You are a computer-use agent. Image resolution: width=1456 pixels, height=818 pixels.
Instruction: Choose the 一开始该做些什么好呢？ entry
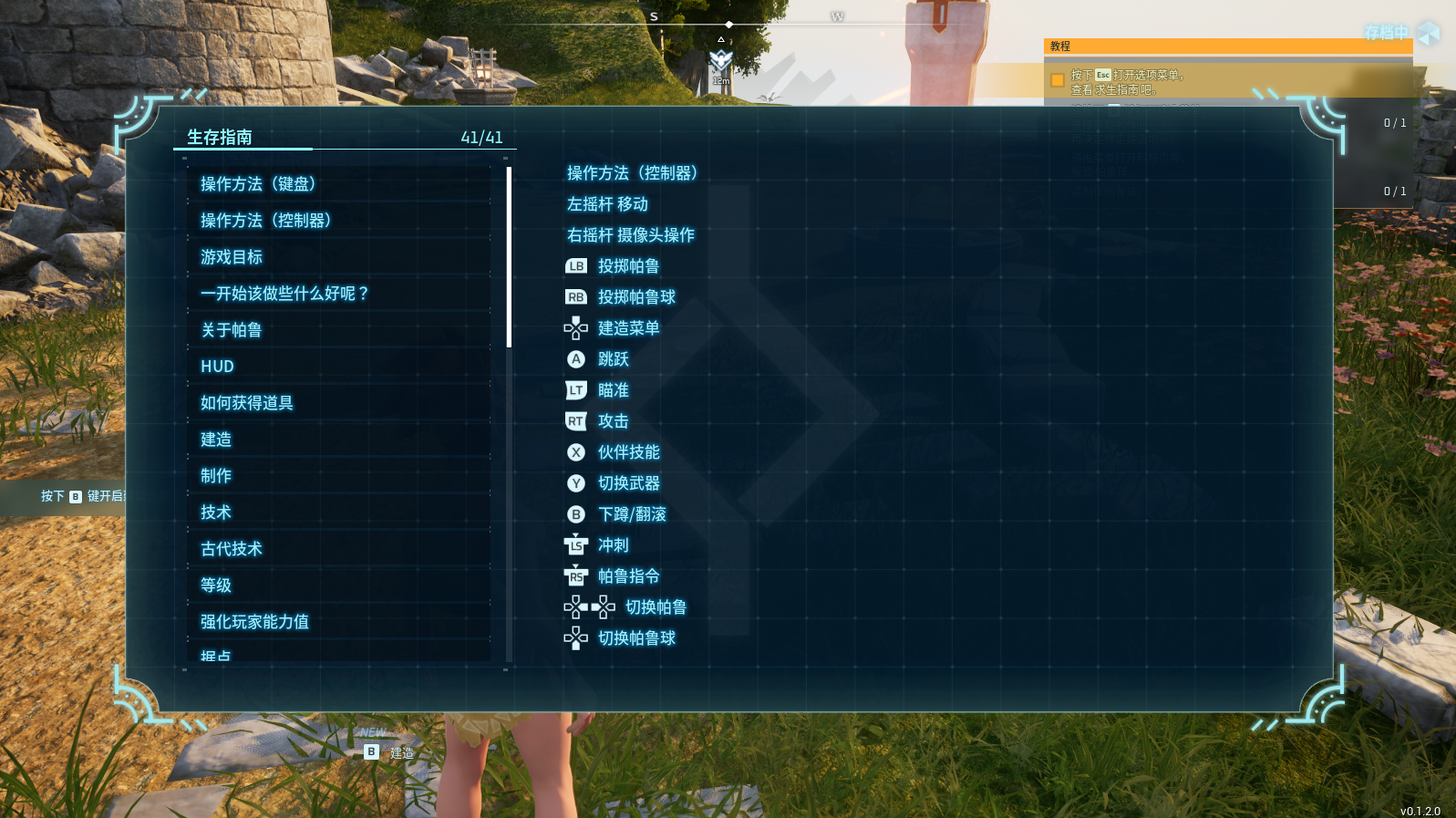[x=284, y=294]
